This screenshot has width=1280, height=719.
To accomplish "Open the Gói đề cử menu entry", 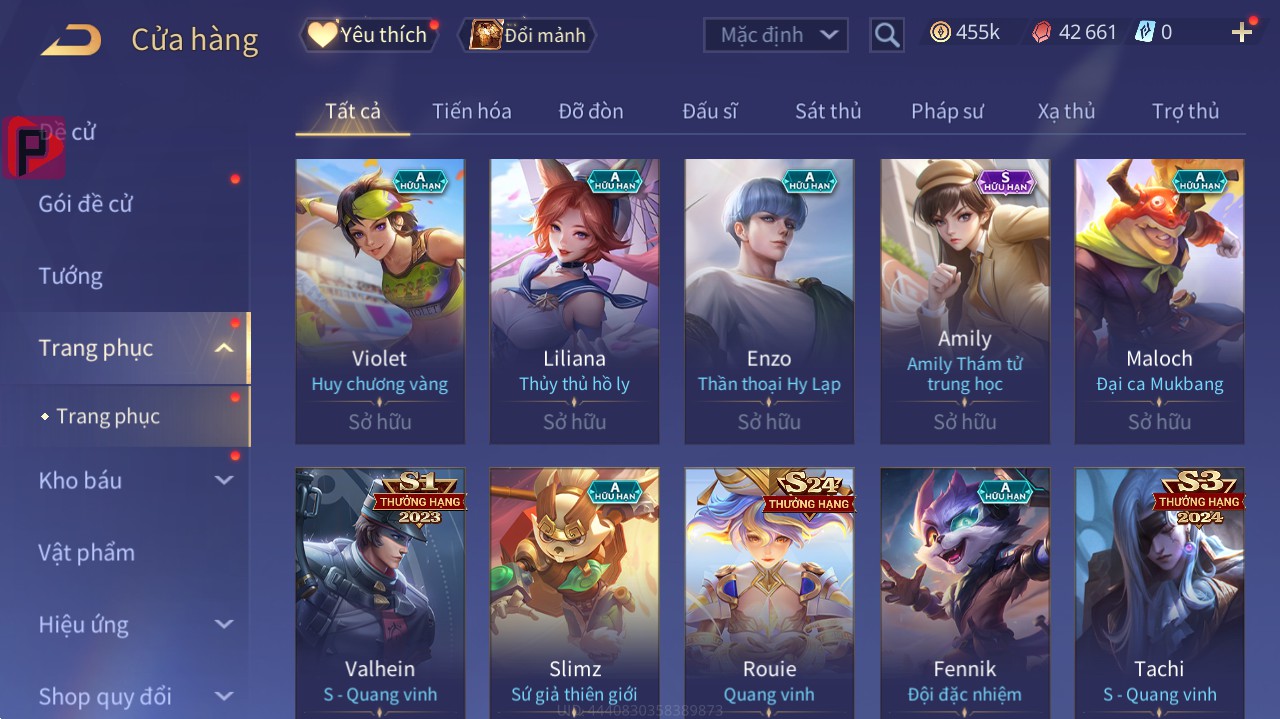I will point(86,204).
